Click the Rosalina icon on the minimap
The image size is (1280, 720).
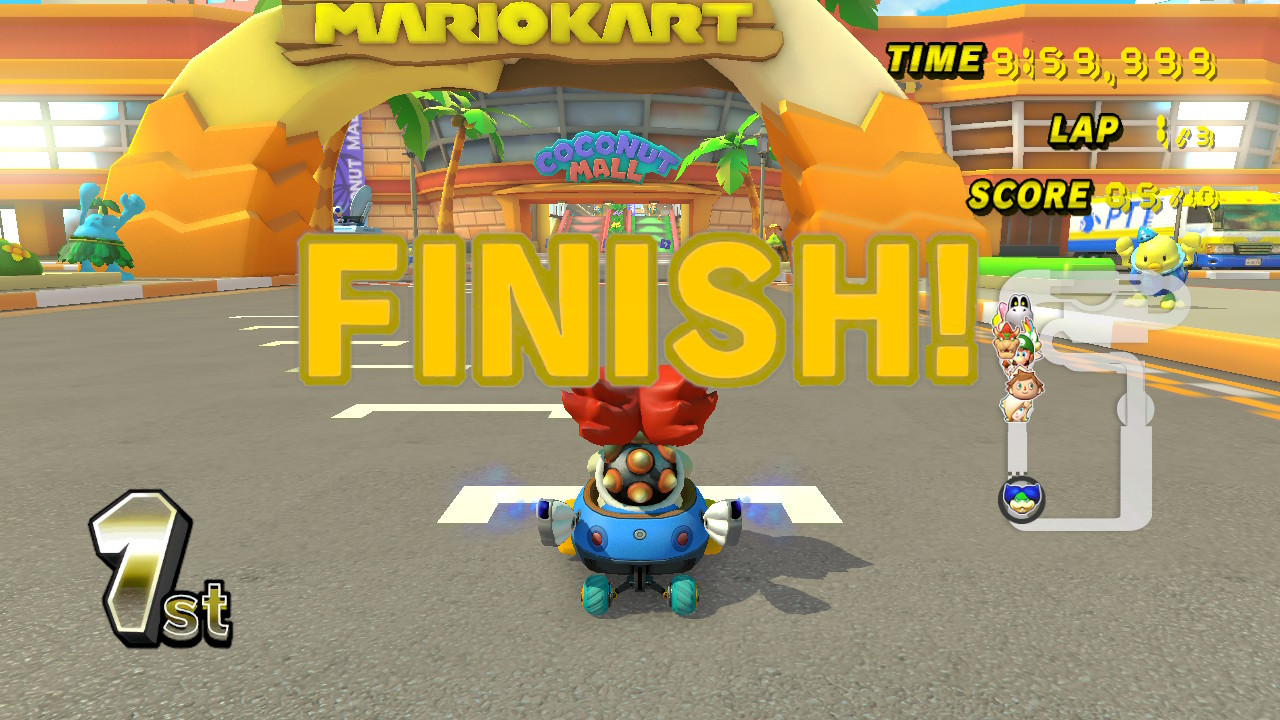point(1017,410)
